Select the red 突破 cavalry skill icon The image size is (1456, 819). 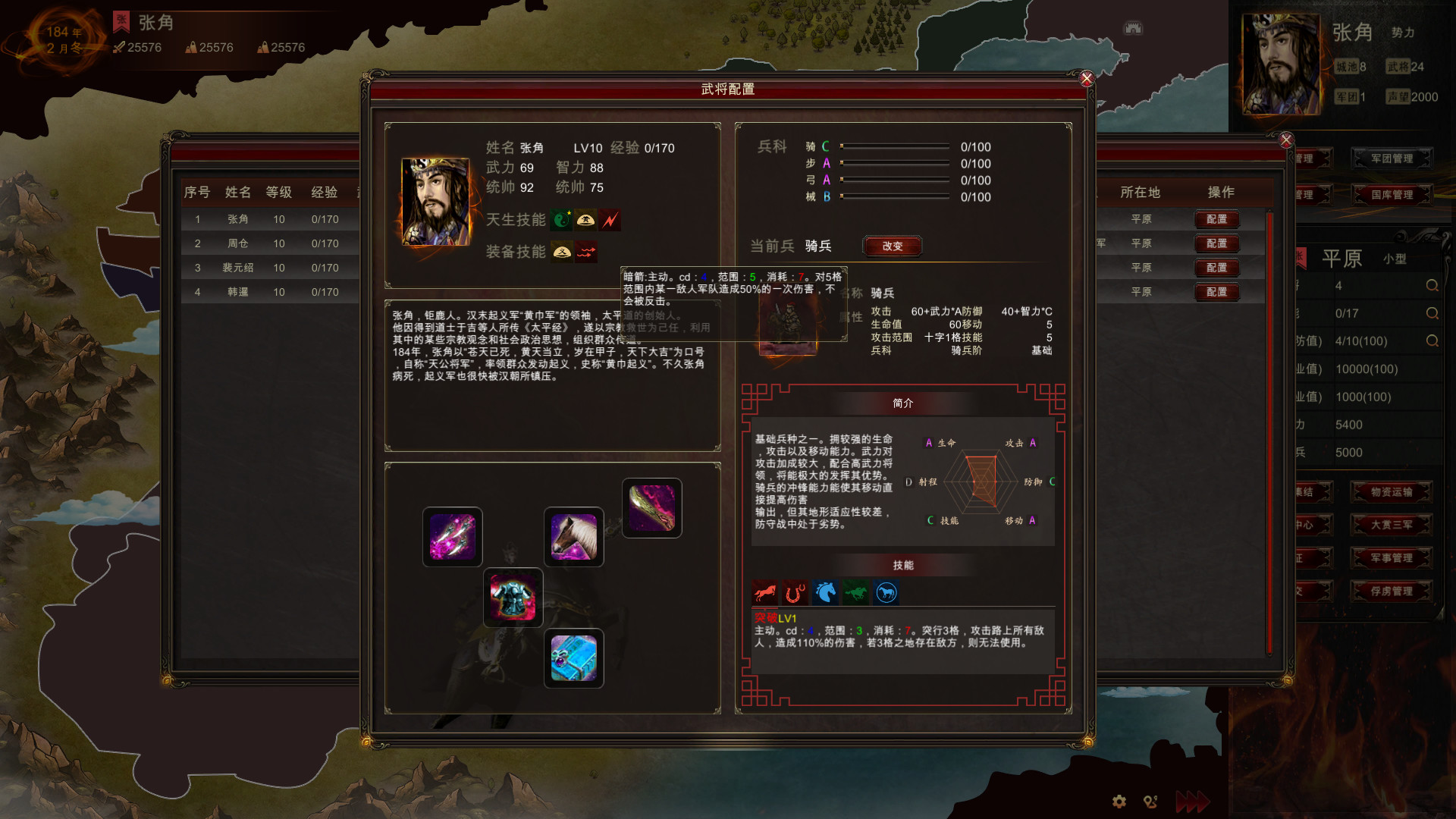[765, 593]
